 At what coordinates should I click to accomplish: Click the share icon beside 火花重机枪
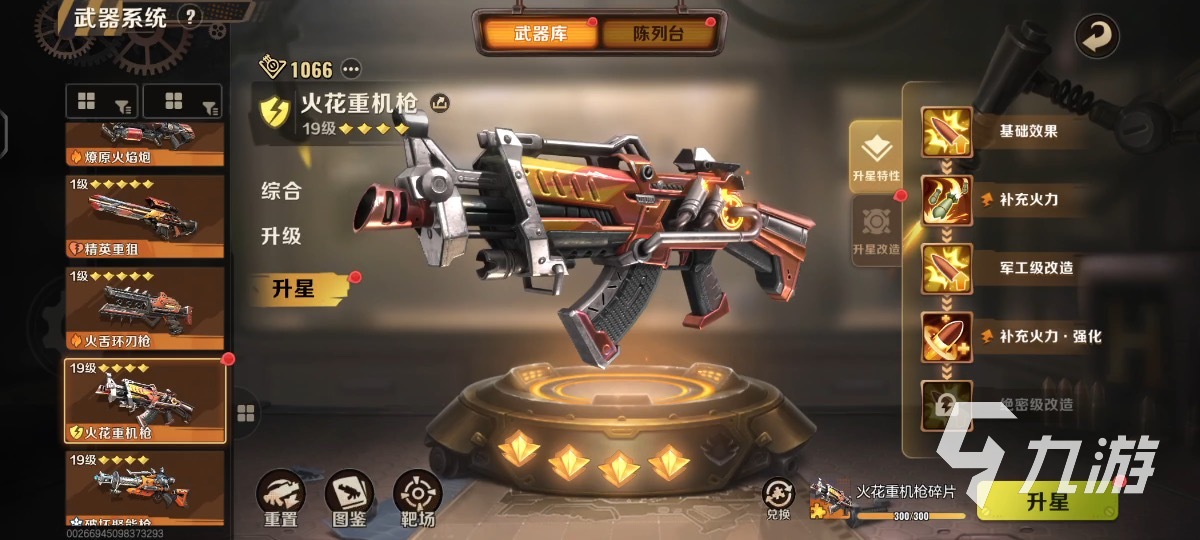[x=439, y=102]
